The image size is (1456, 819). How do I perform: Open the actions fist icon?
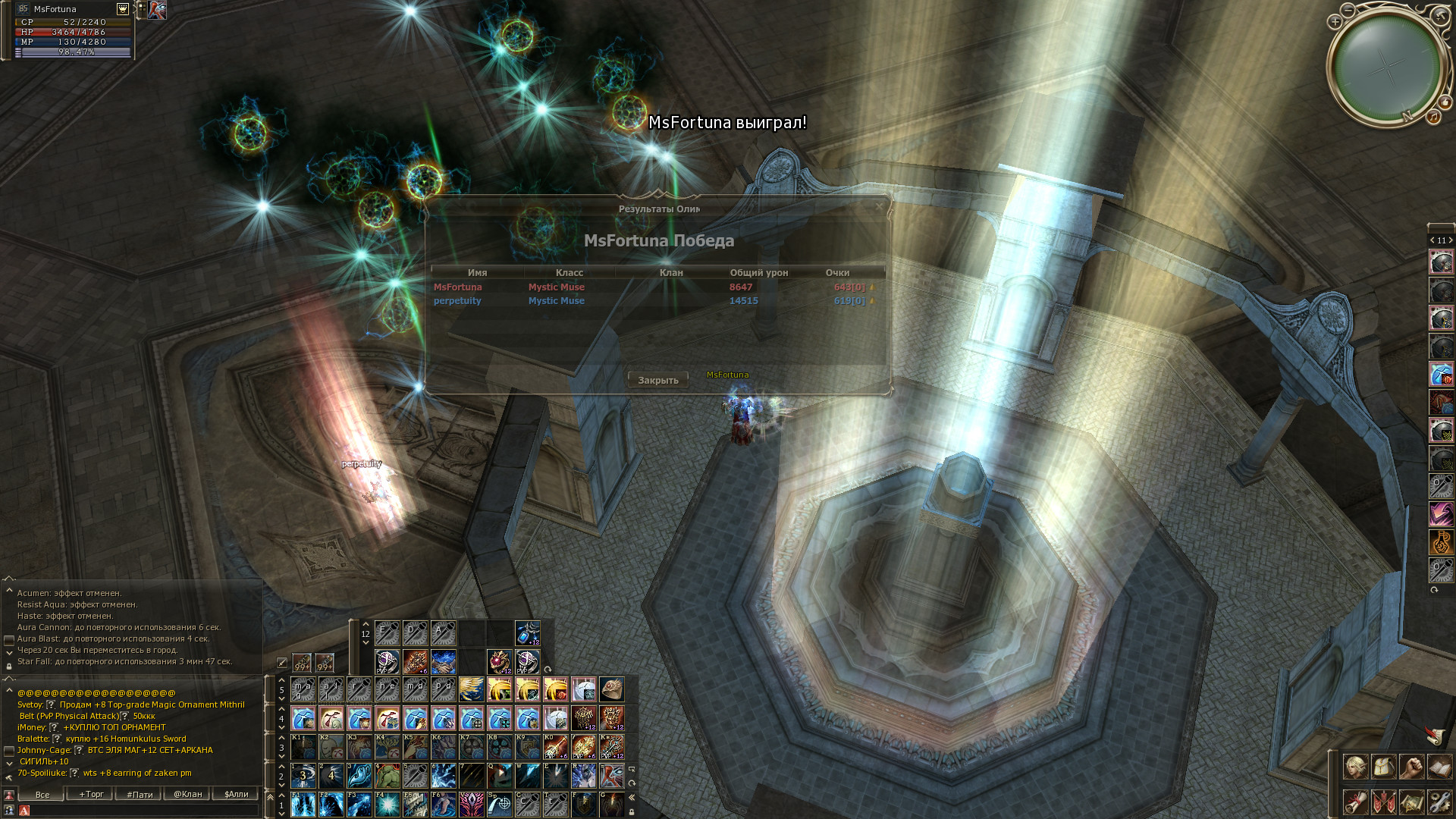point(1411,767)
